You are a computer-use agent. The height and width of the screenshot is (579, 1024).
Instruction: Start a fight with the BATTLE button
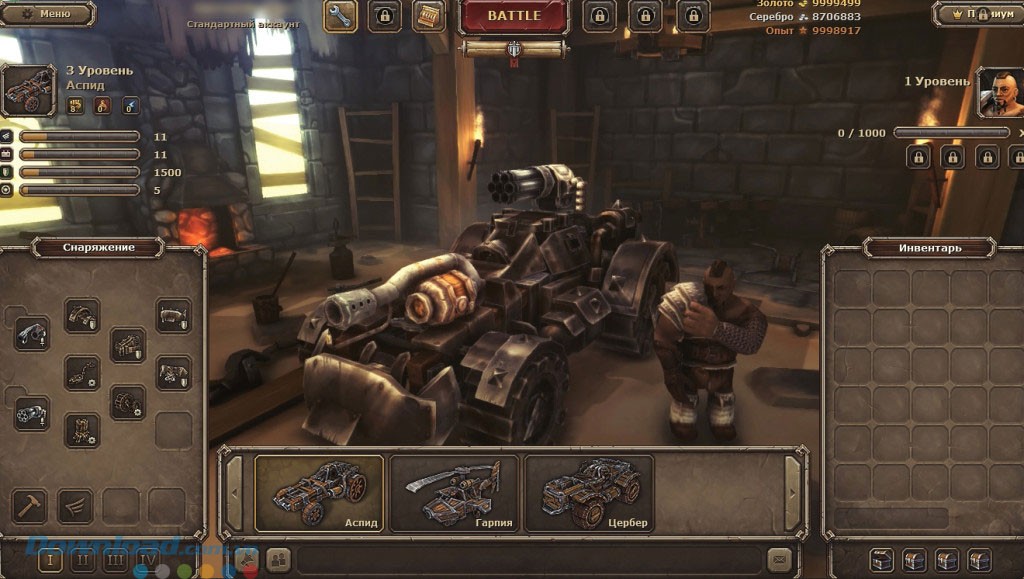[x=514, y=16]
